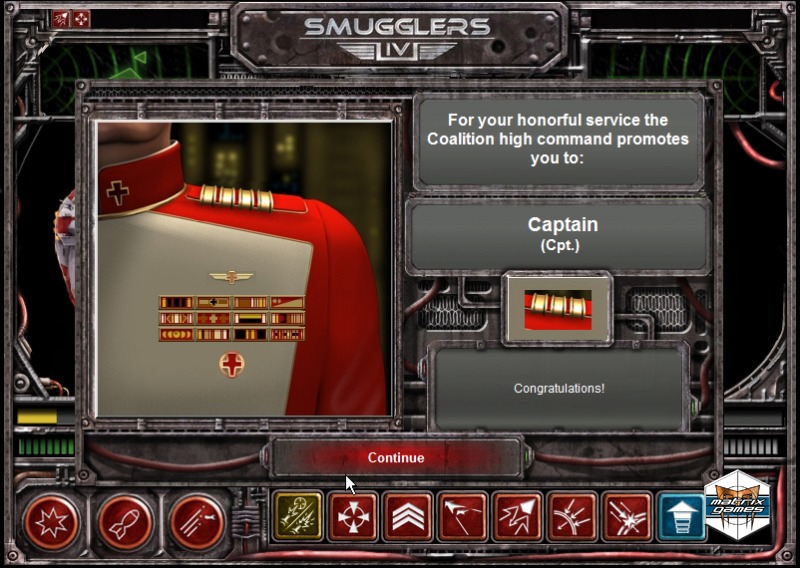800x568 pixels.
Task: Select the starburst explosion round button
Action: 51,521
